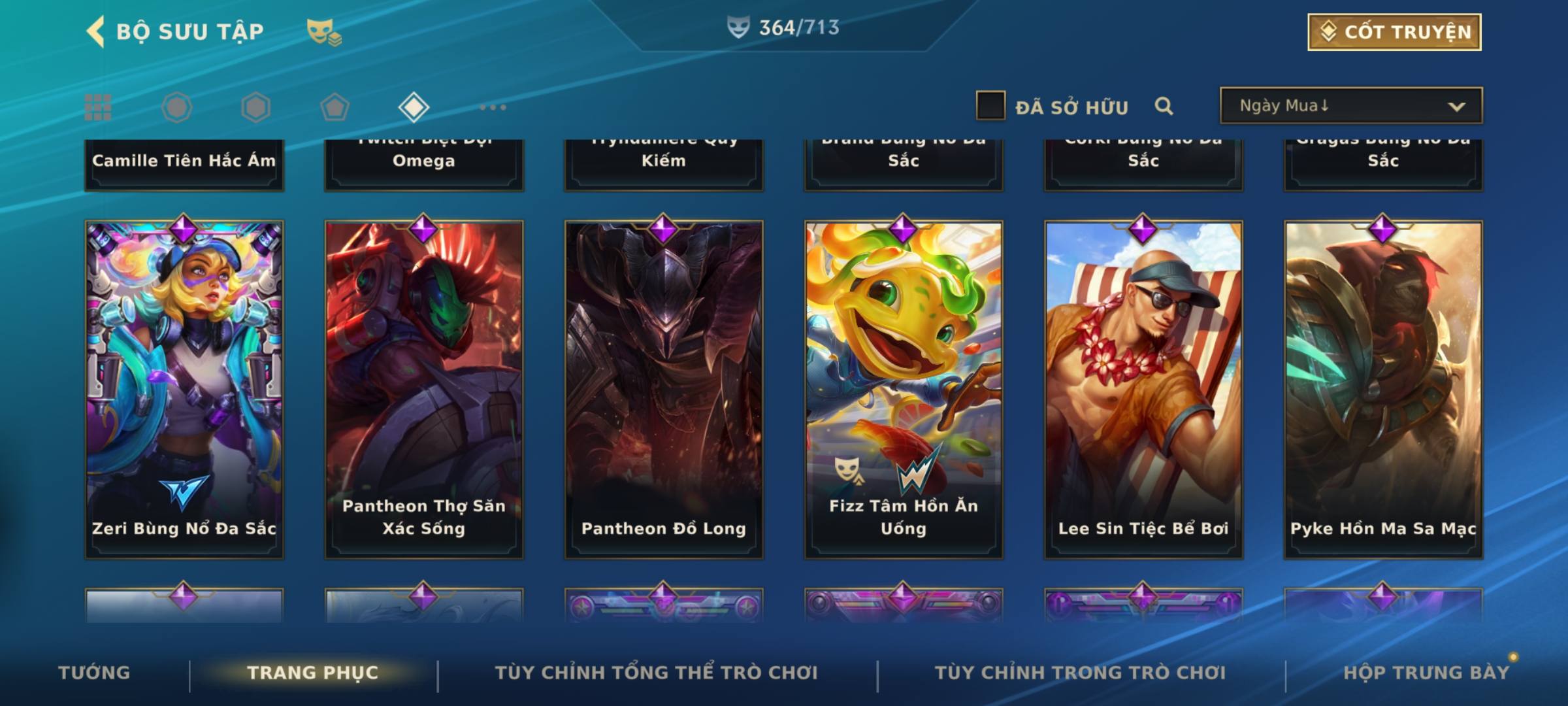Screen dimensions: 1568x706
Task: Show more filters with three dots
Action: [493, 107]
